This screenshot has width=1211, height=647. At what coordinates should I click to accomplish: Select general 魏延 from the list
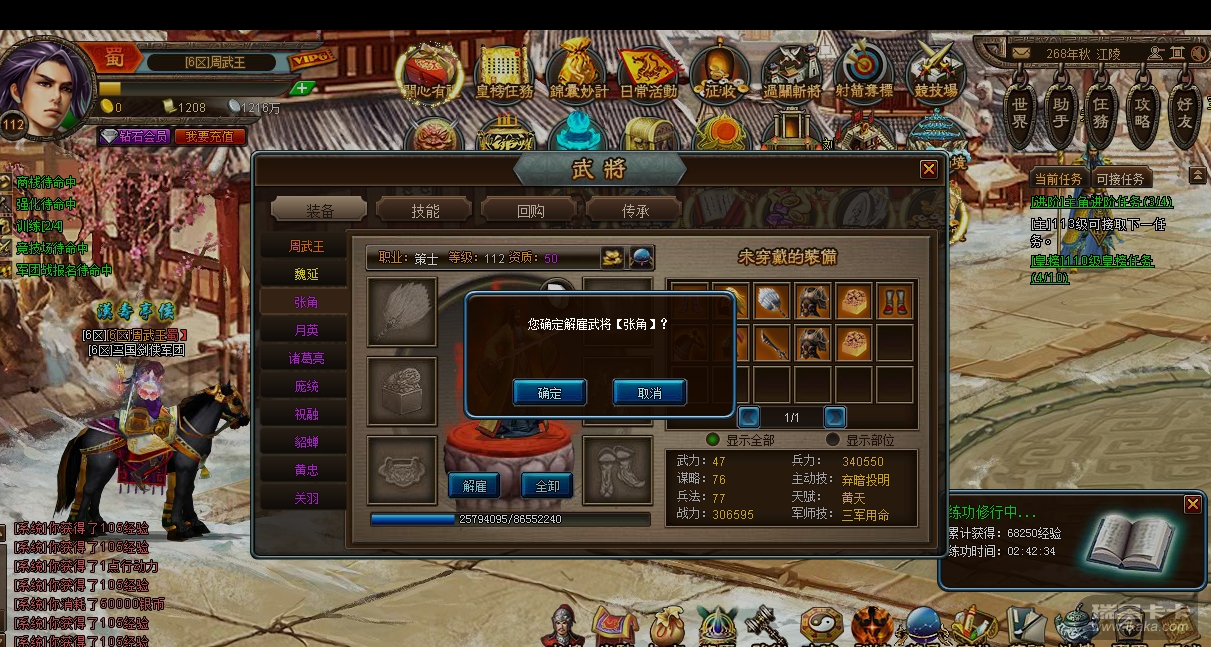(307, 274)
